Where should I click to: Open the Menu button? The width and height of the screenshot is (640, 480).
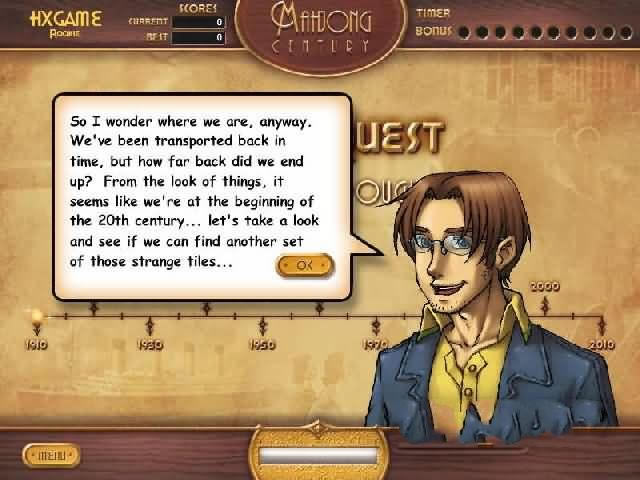[49, 456]
